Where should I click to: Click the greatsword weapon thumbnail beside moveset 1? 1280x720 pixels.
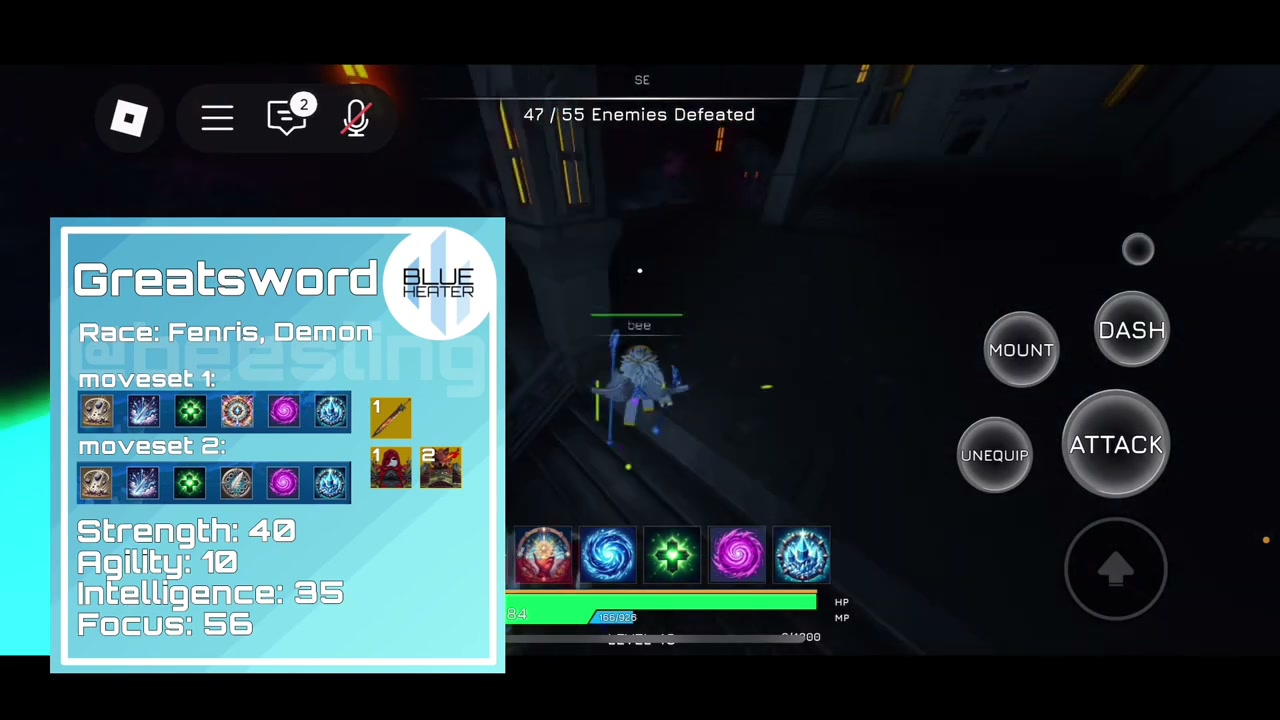click(x=390, y=417)
